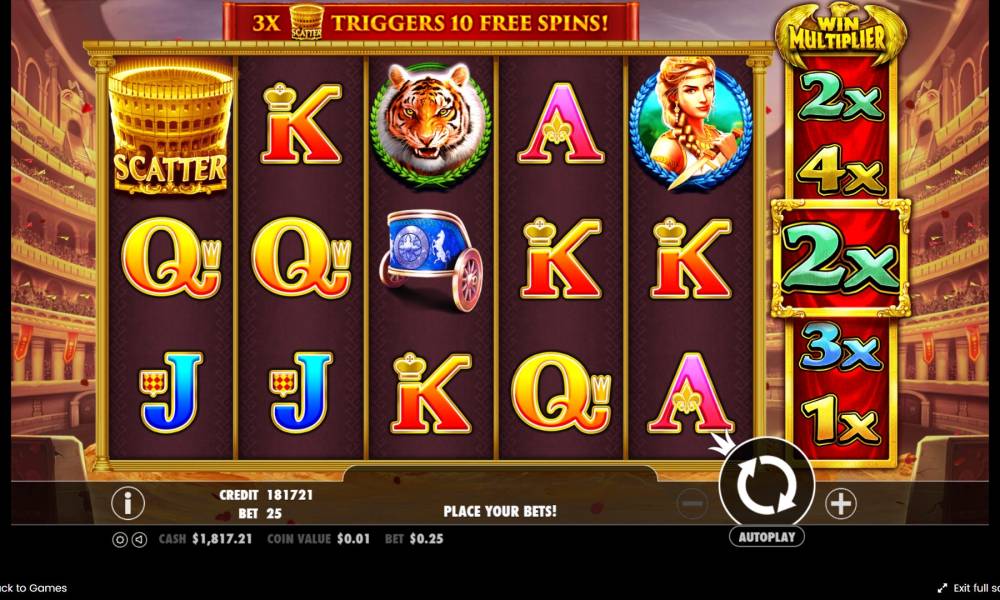Decrease the bet with the minus button
The width and height of the screenshot is (1000, 600).
[x=692, y=504]
